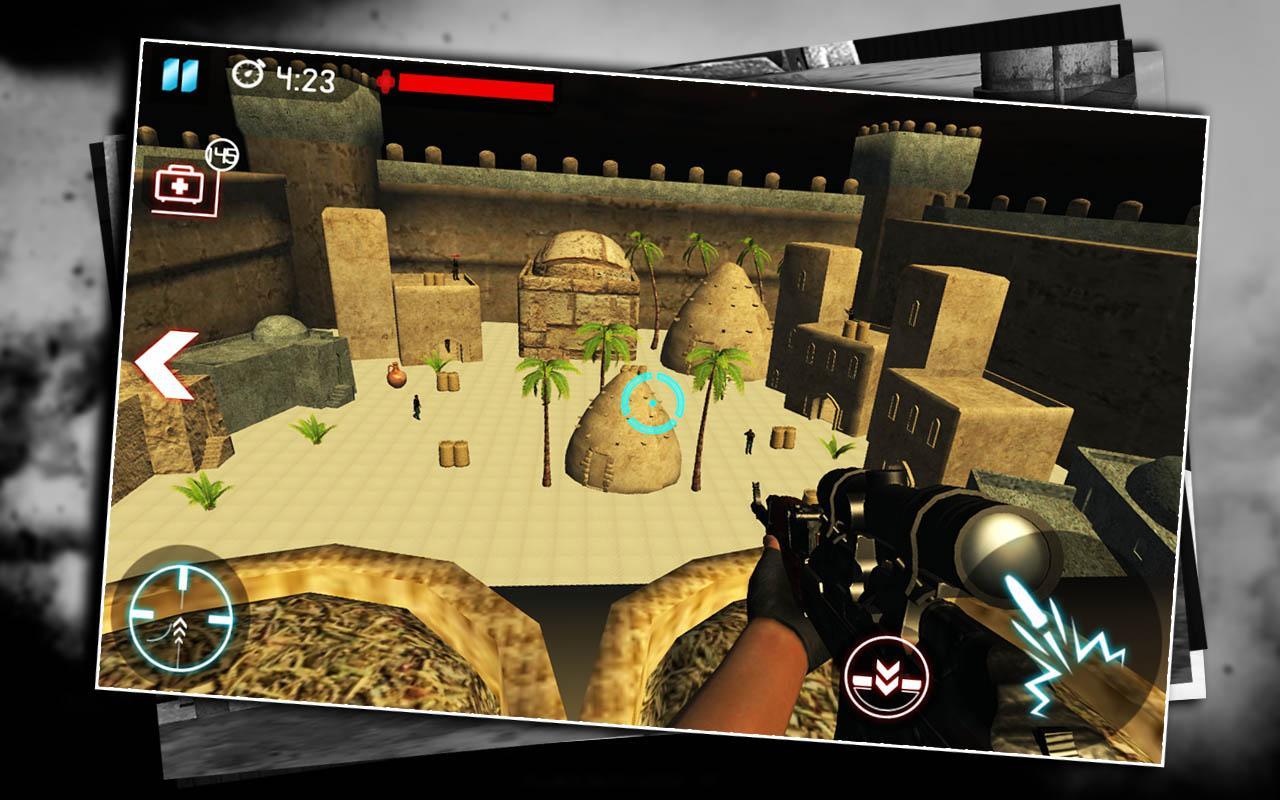The width and height of the screenshot is (1280, 800).
Task: Tap the enemy walking near the palm tree
Action: point(417,408)
